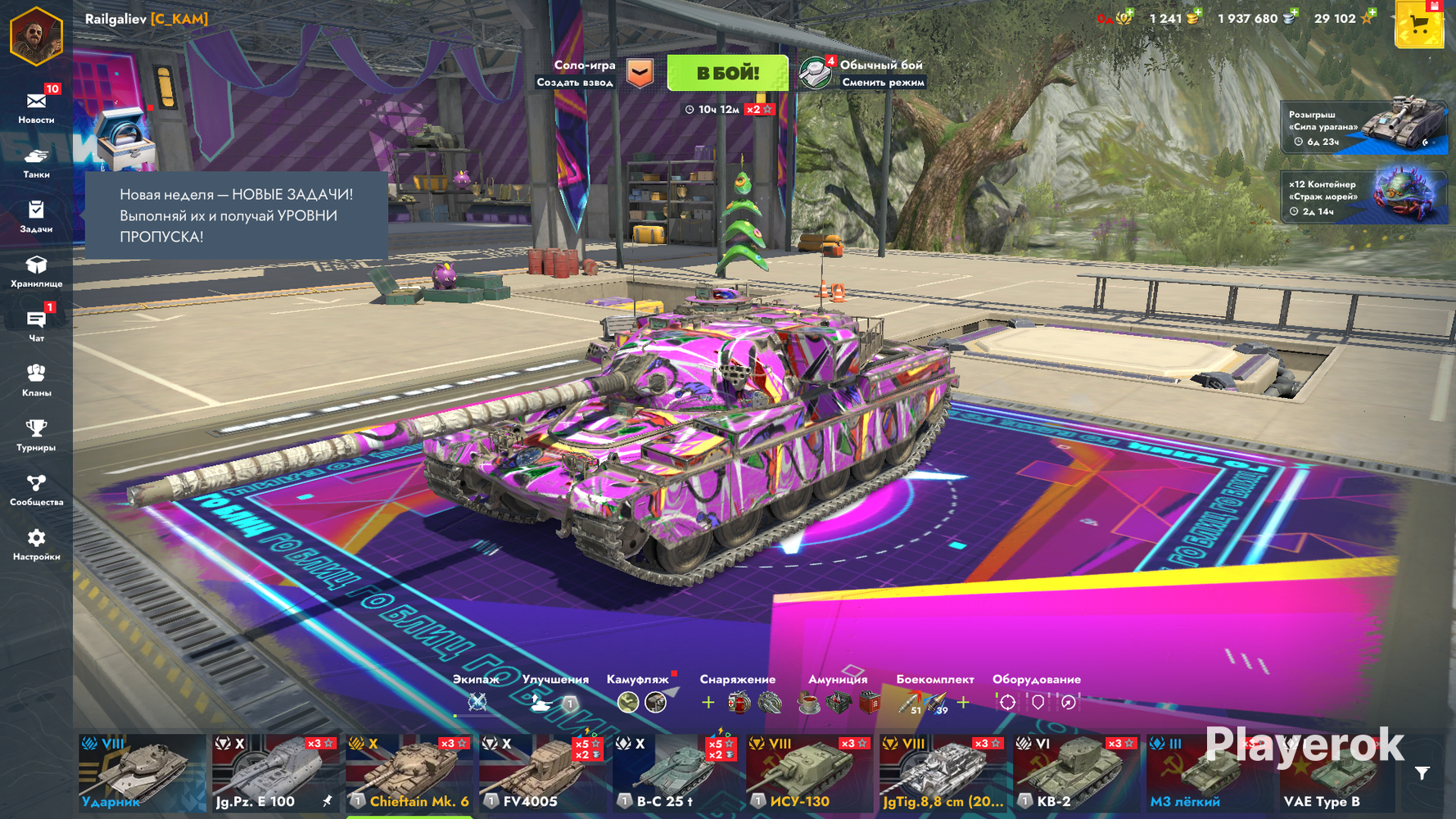Open Турниры tournaments
1456x819 pixels.
pyautogui.click(x=36, y=435)
